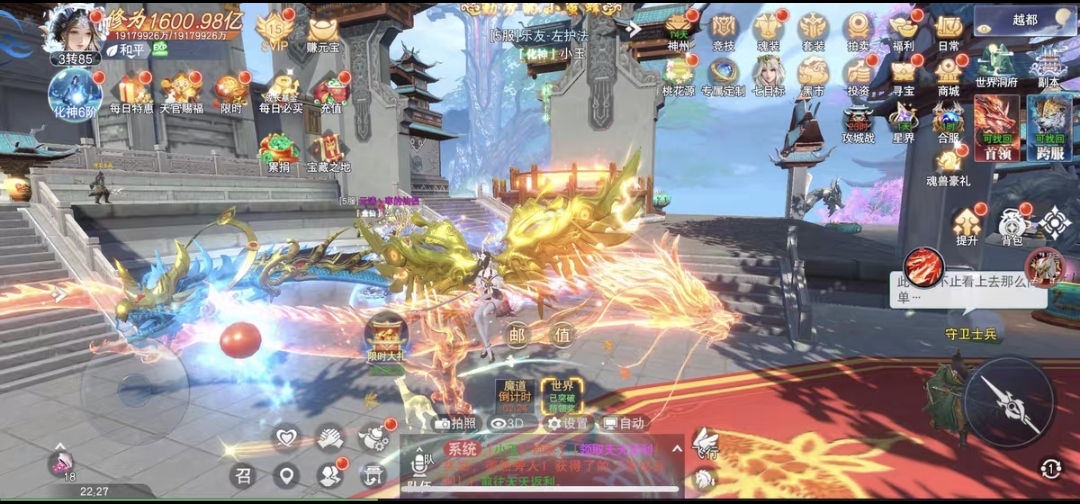Switch the 3D camera view button
Viewport: 1080px width, 504px height.
pos(506,423)
